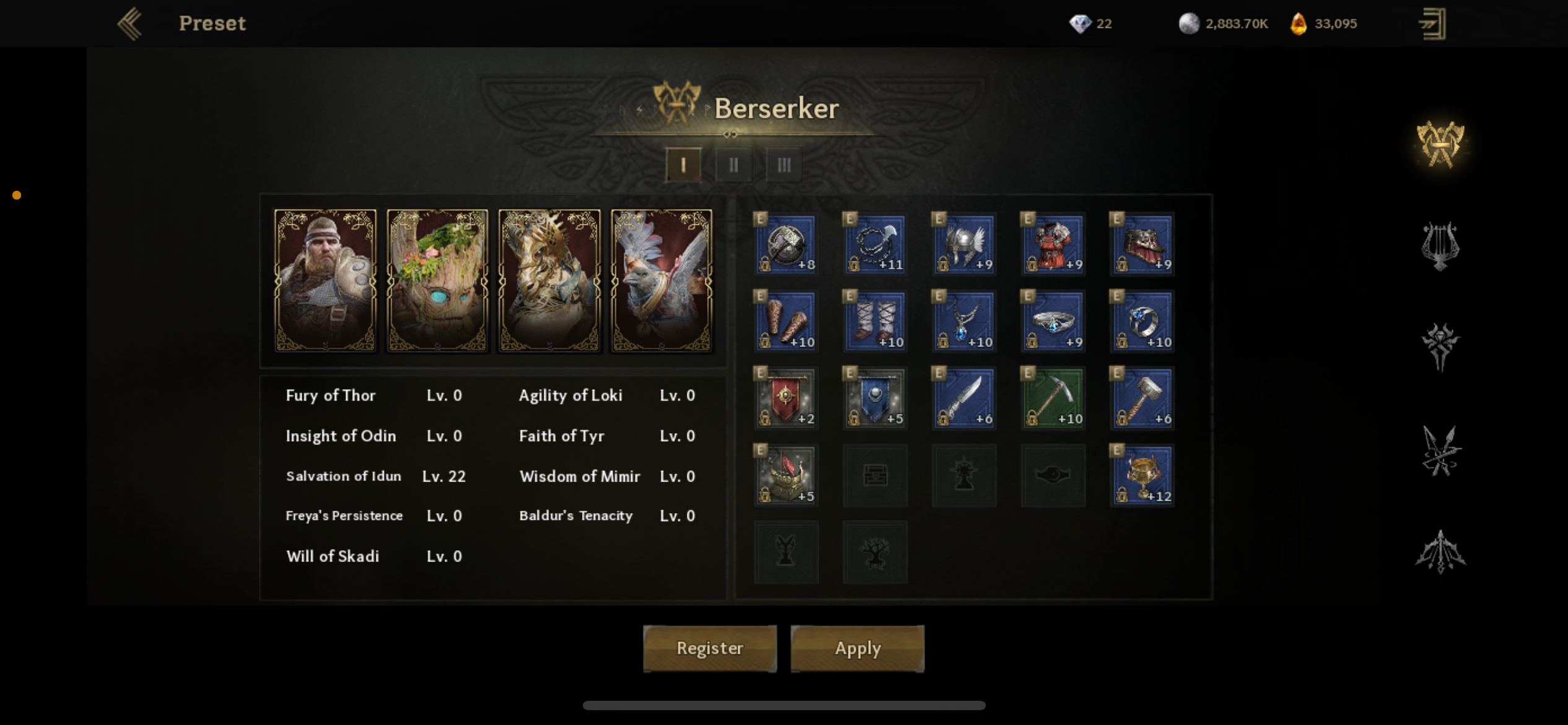The width and height of the screenshot is (1568, 725).
Task: Select the leather boots +10 slot
Action: click(x=875, y=321)
